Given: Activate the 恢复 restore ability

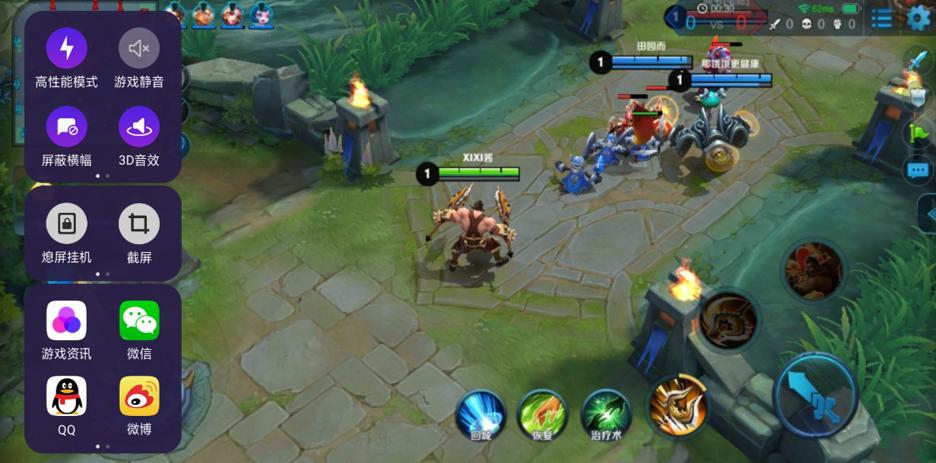Looking at the screenshot, I should coord(543,414).
